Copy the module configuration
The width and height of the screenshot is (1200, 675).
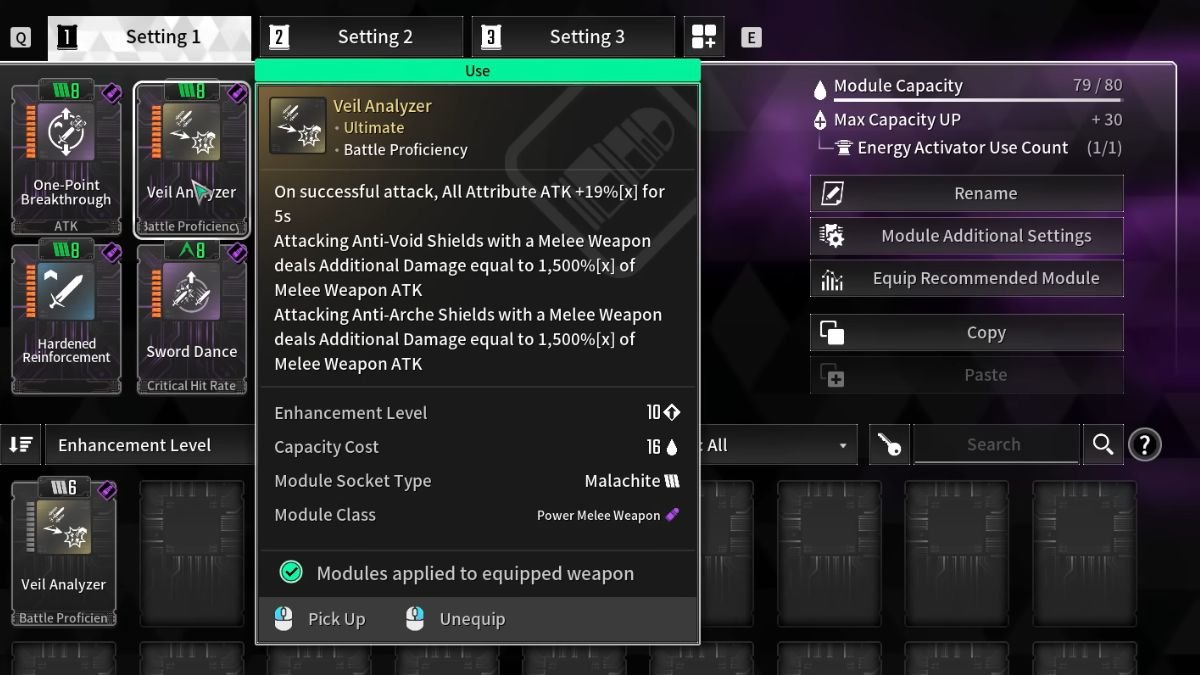(966, 333)
